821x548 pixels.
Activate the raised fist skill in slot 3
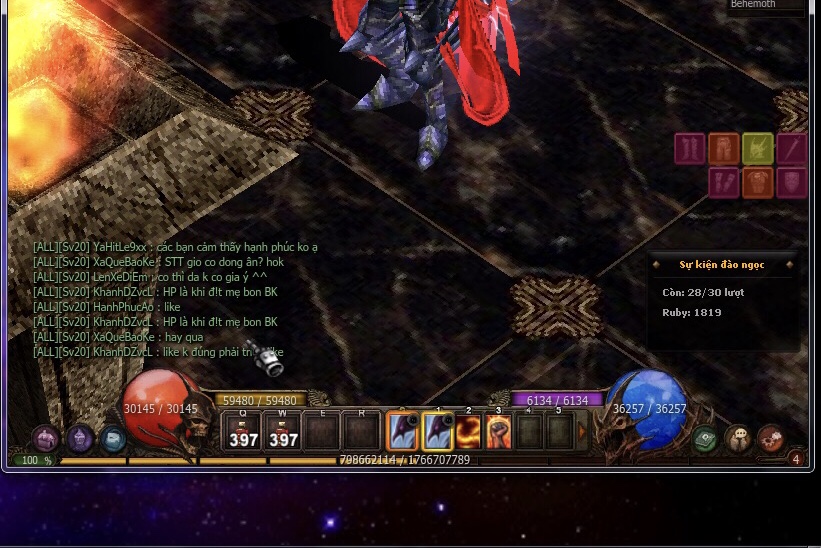498,432
